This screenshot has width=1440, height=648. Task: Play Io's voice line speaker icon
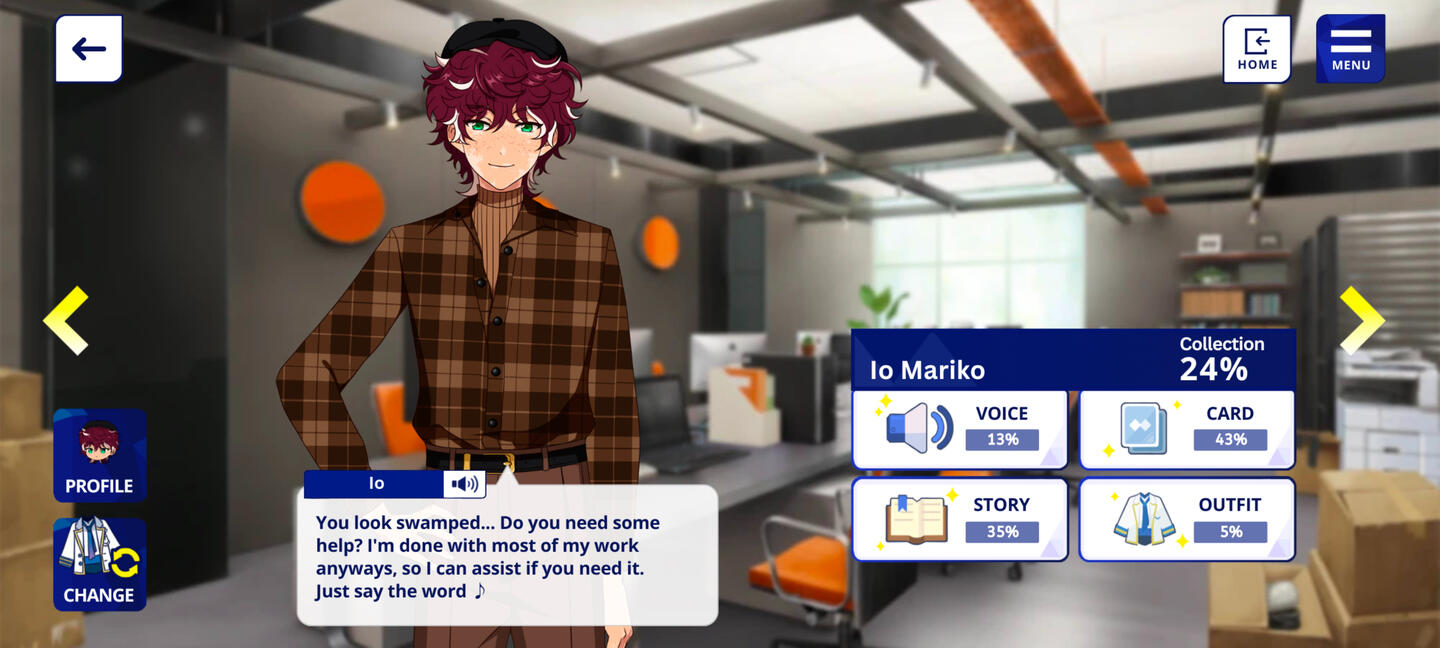click(464, 484)
